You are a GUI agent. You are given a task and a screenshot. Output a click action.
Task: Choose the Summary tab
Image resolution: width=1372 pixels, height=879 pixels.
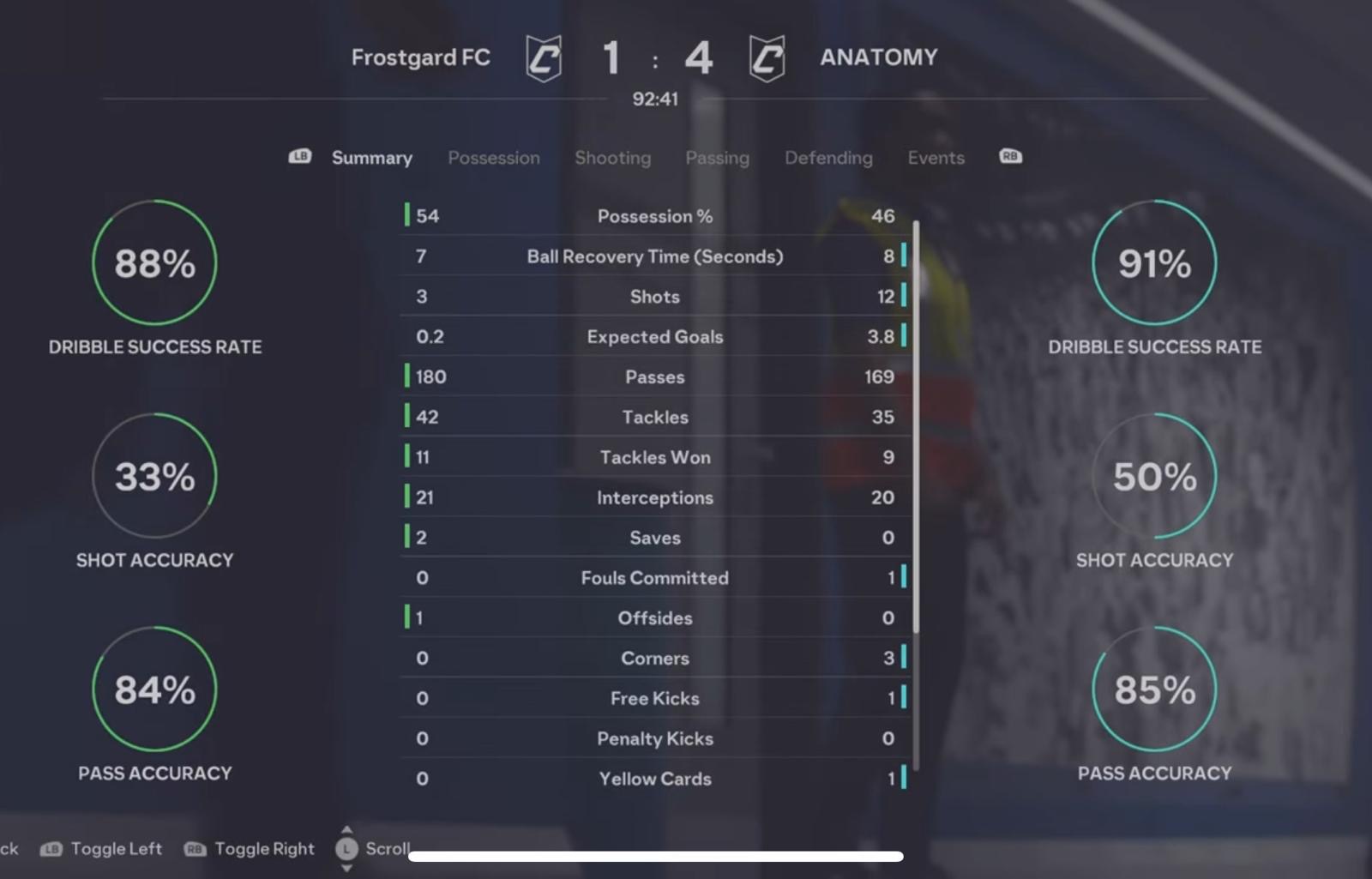(371, 158)
